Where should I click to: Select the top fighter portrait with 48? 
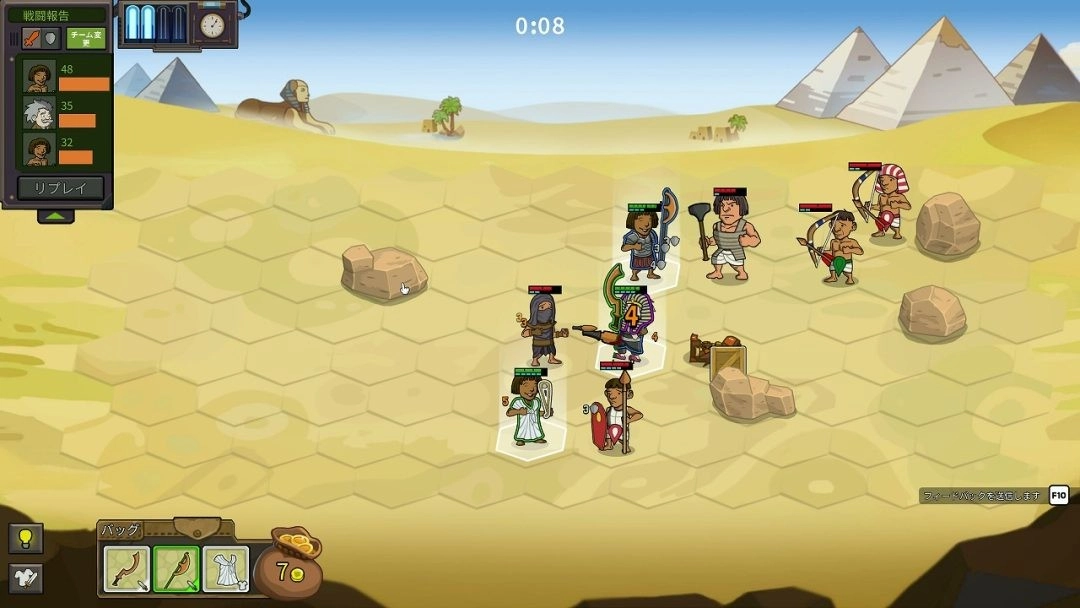click(x=40, y=77)
